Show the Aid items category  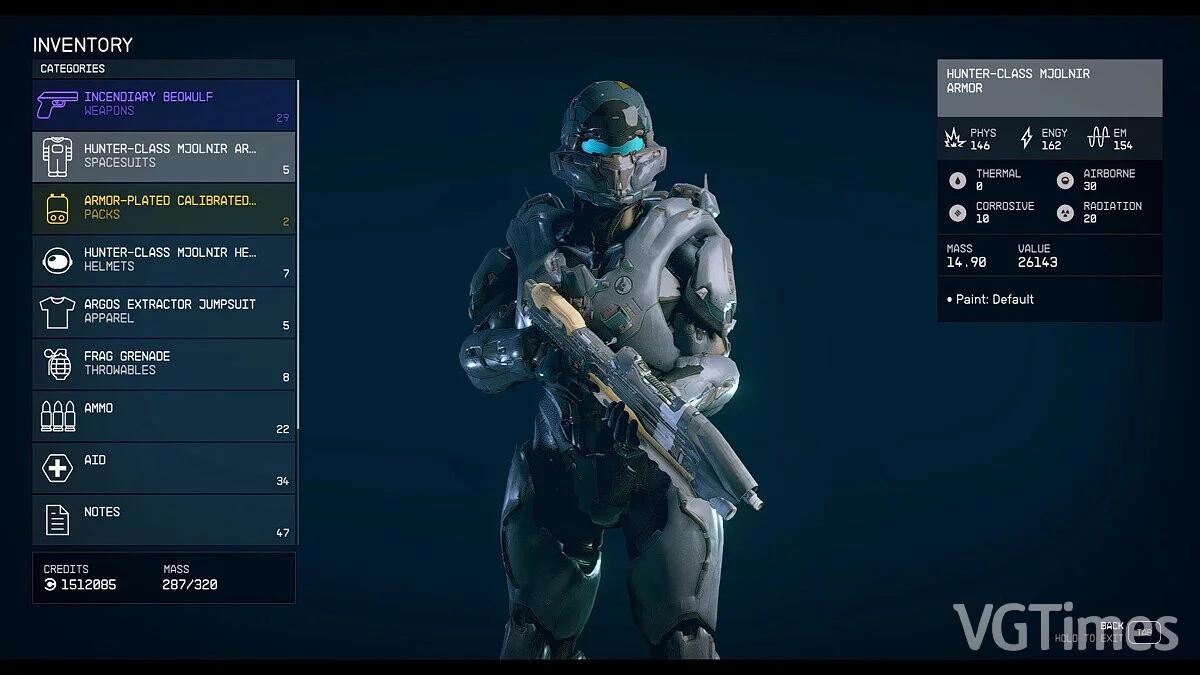(x=164, y=468)
